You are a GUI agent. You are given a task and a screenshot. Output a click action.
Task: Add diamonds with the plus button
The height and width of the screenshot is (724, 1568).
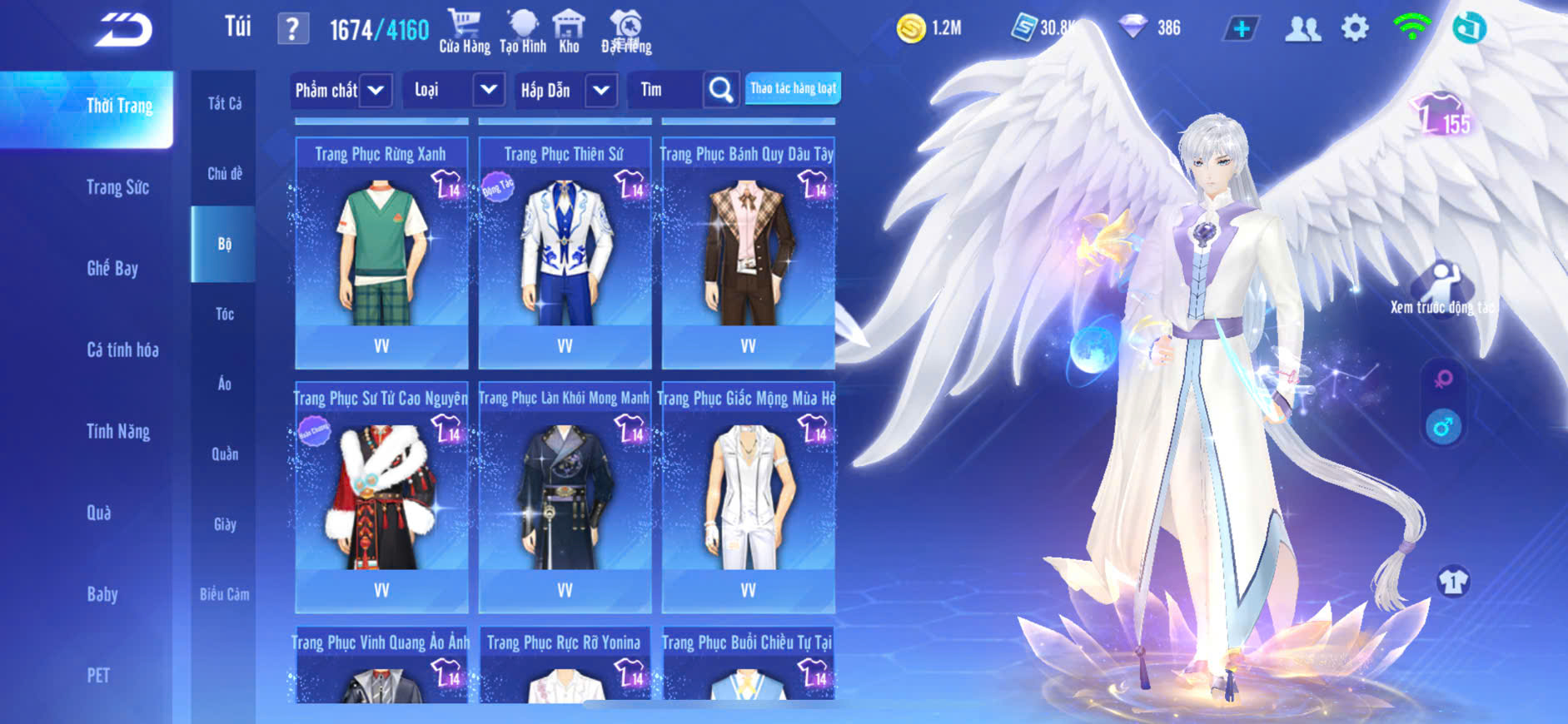click(x=1241, y=28)
